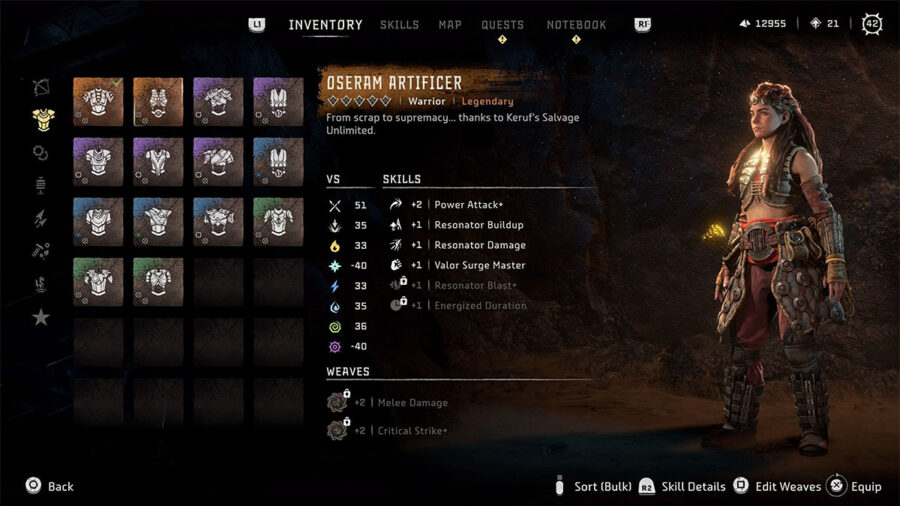Viewport: 900px width, 506px height.
Task: Select the yellow outfits armor category
Action: pos(41,120)
